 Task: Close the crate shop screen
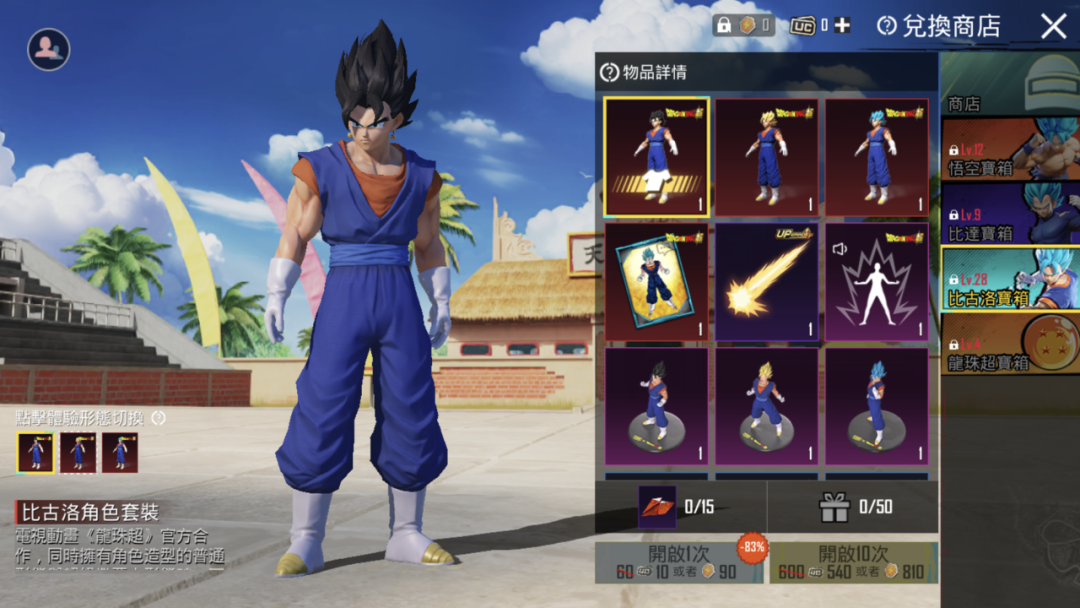tap(1053, 27)
